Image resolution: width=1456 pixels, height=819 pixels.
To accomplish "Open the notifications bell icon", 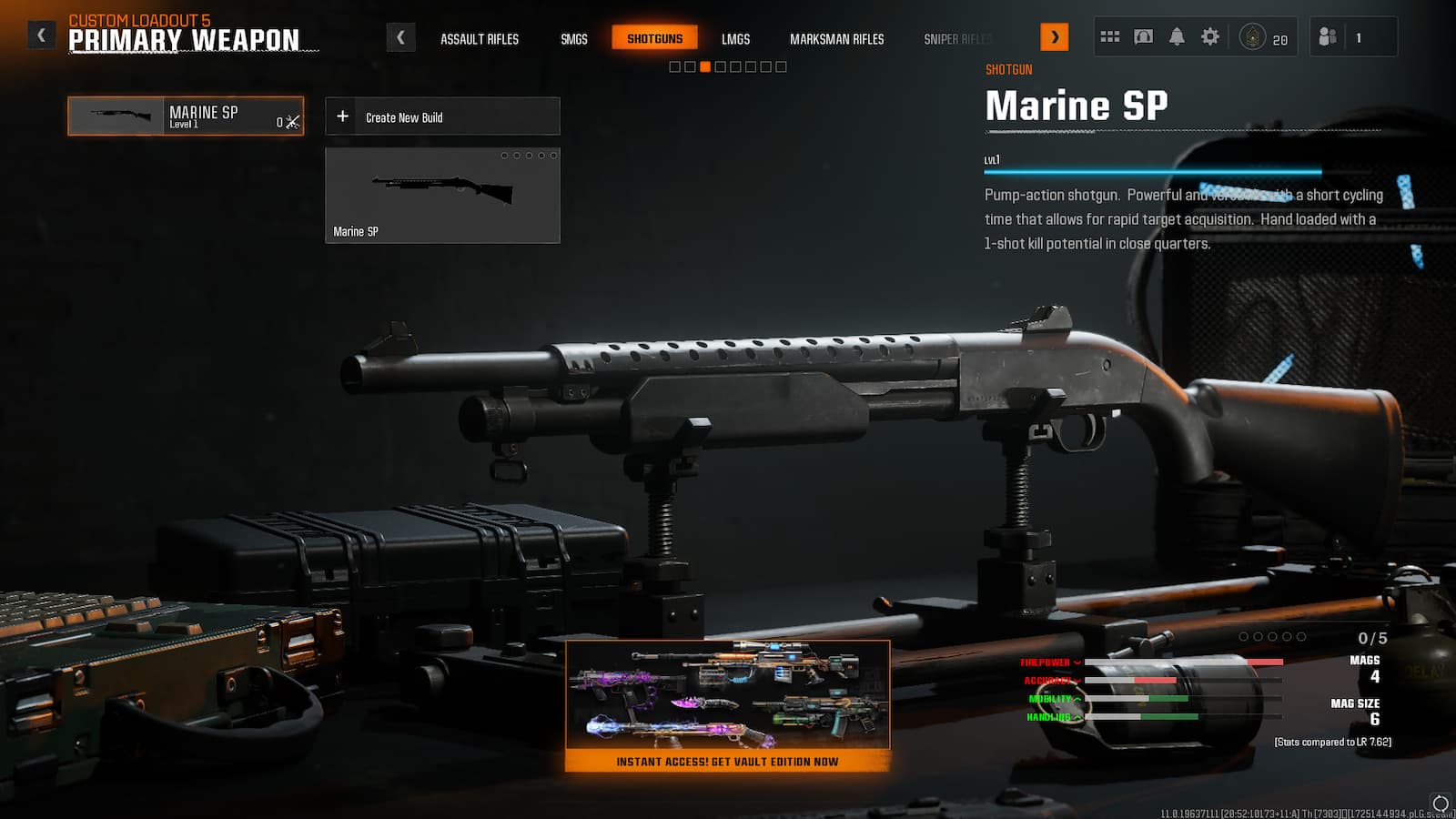I will tap(1178, 35).
